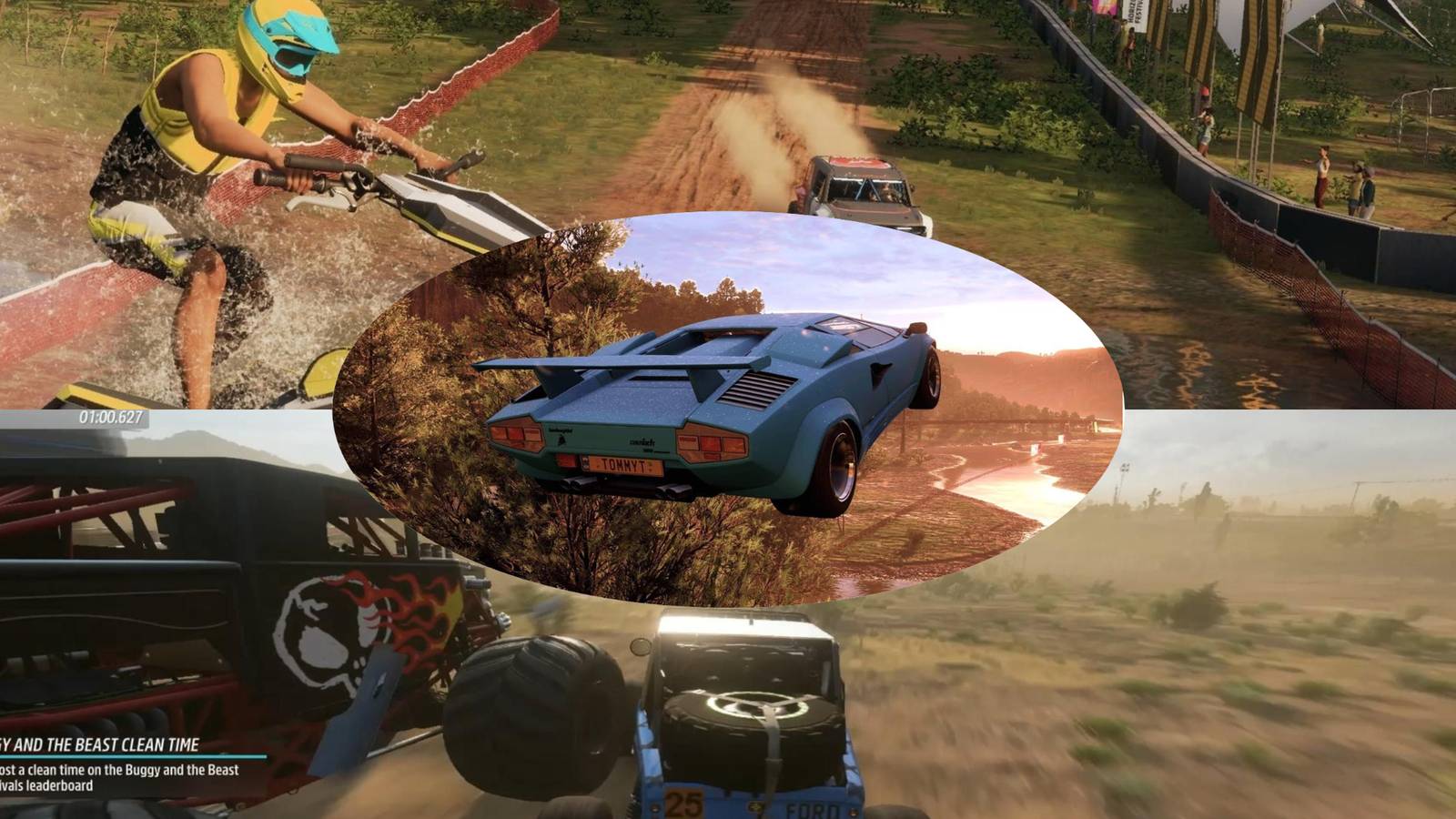Click the Countach script emblem on the trunk

[642, 442]
